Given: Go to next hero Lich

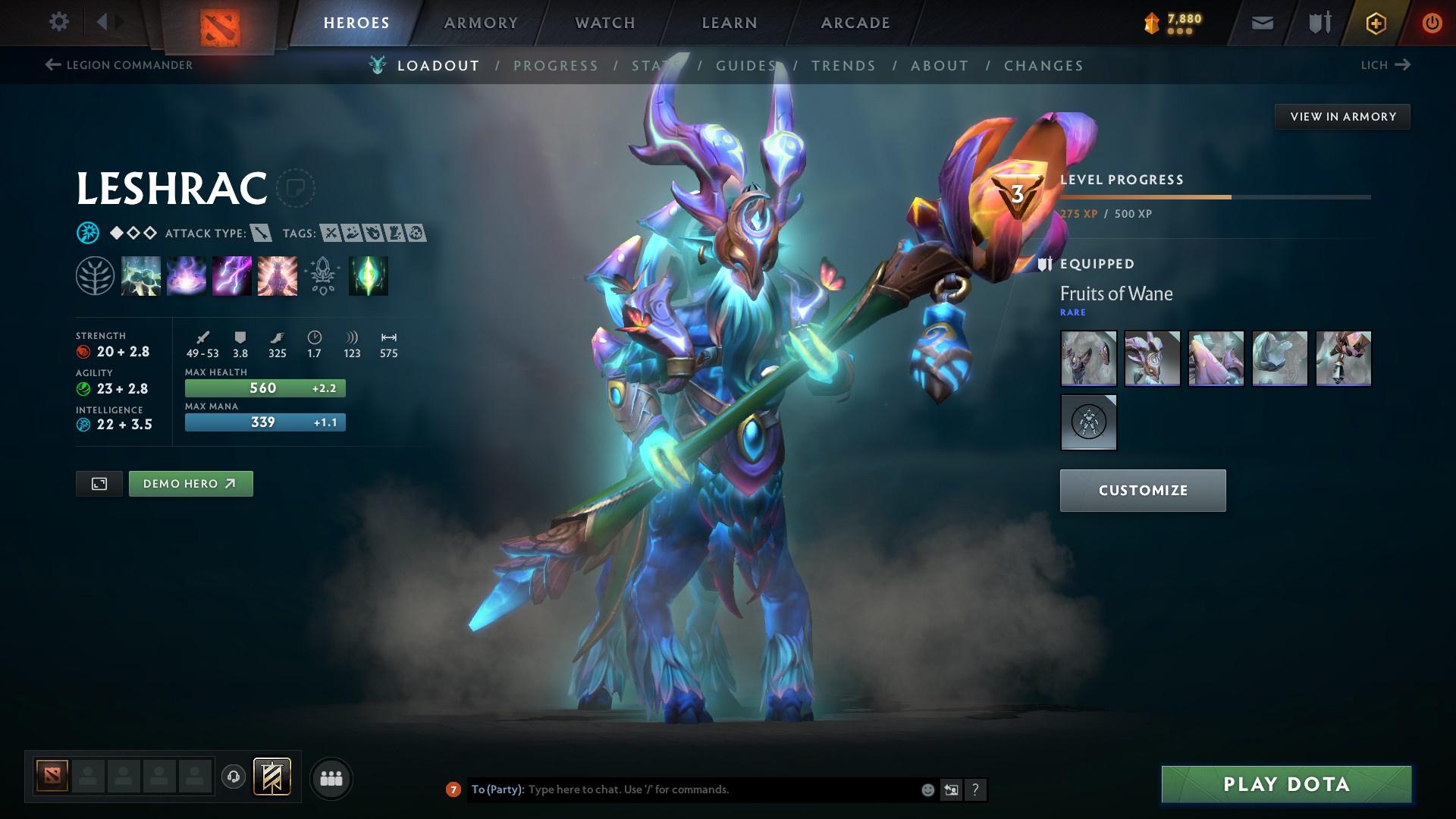Looking at the screenshot, I should coord(1385,65).
